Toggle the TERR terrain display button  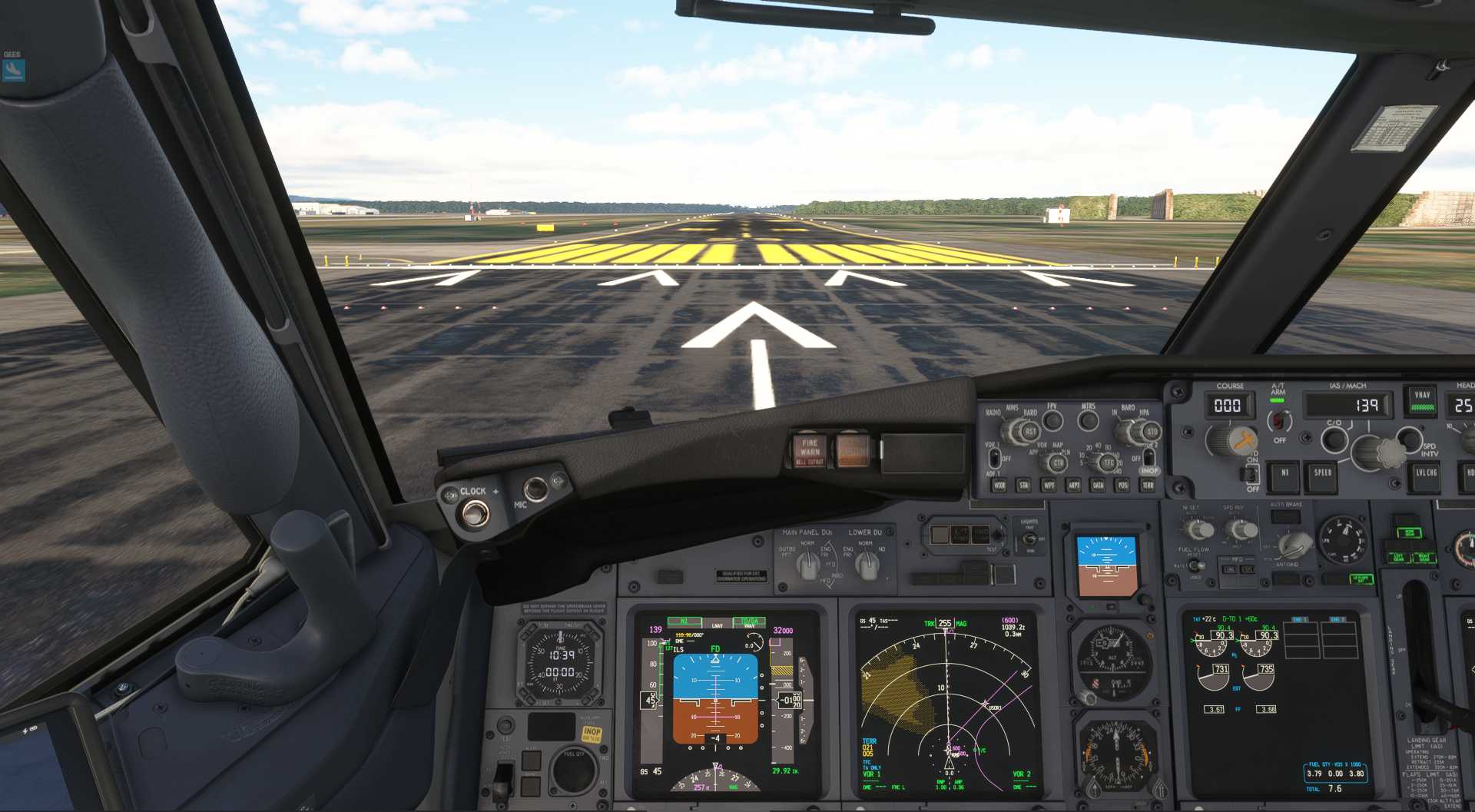tap(1148, 486)
